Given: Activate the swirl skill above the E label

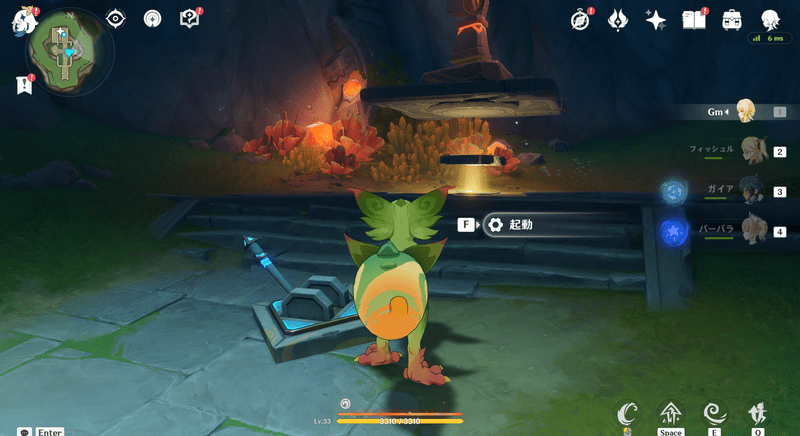Looking at the screenshot, I should 714,413.
